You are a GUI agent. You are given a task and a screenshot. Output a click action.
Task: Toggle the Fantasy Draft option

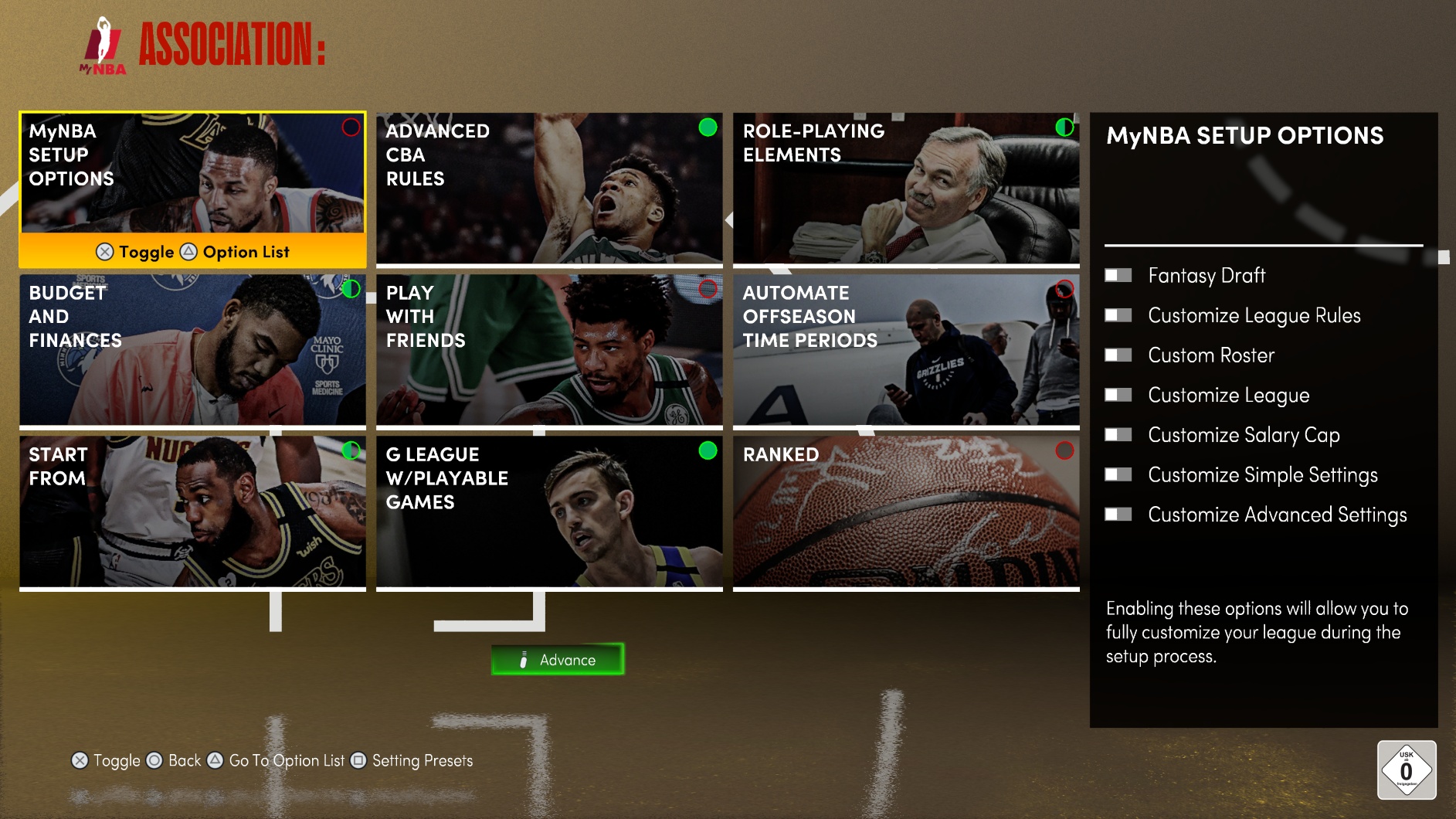(x=1118, y=276)
